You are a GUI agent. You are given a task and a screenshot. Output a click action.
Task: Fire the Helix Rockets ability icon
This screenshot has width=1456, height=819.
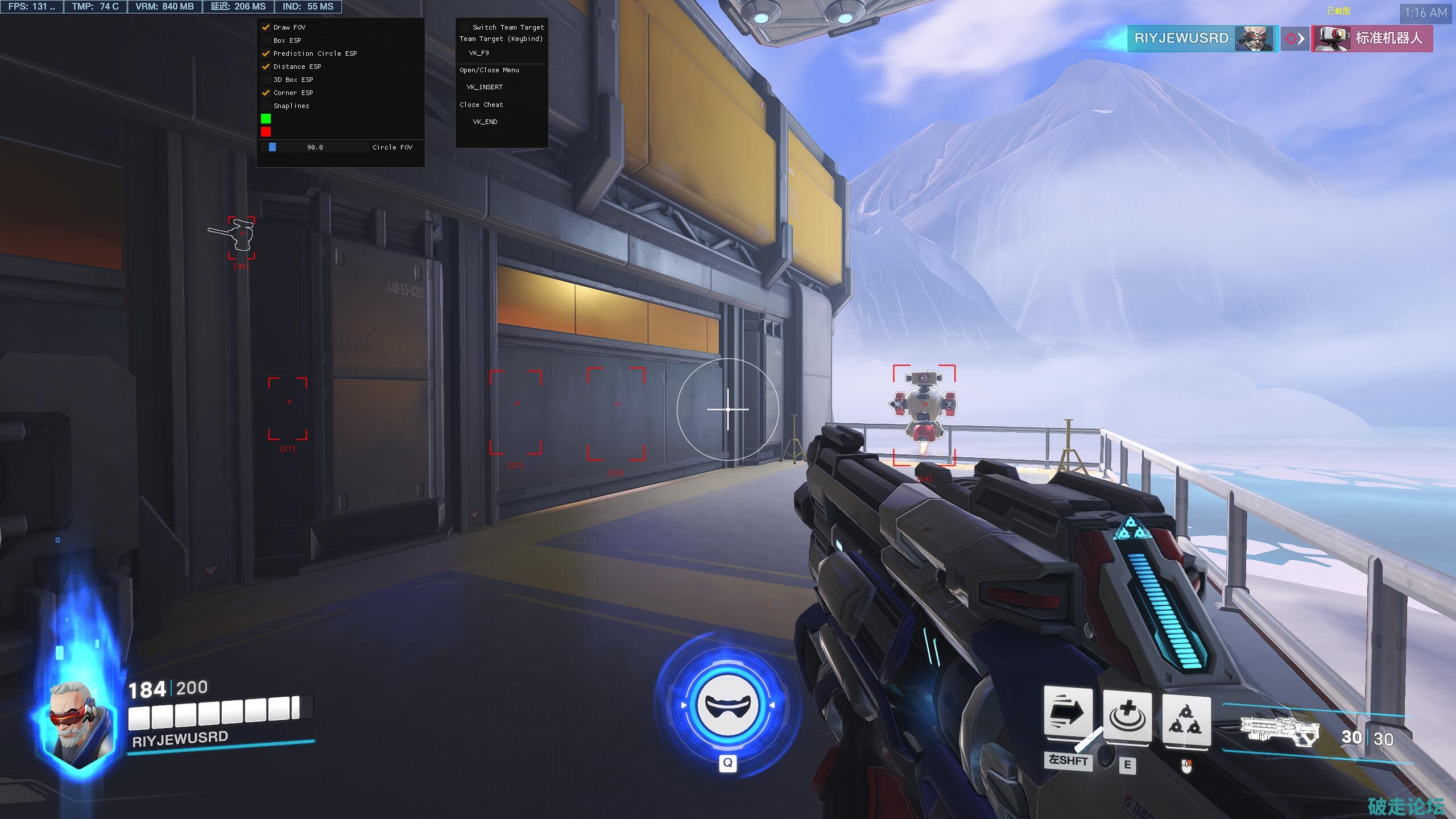click(1186, 719)
